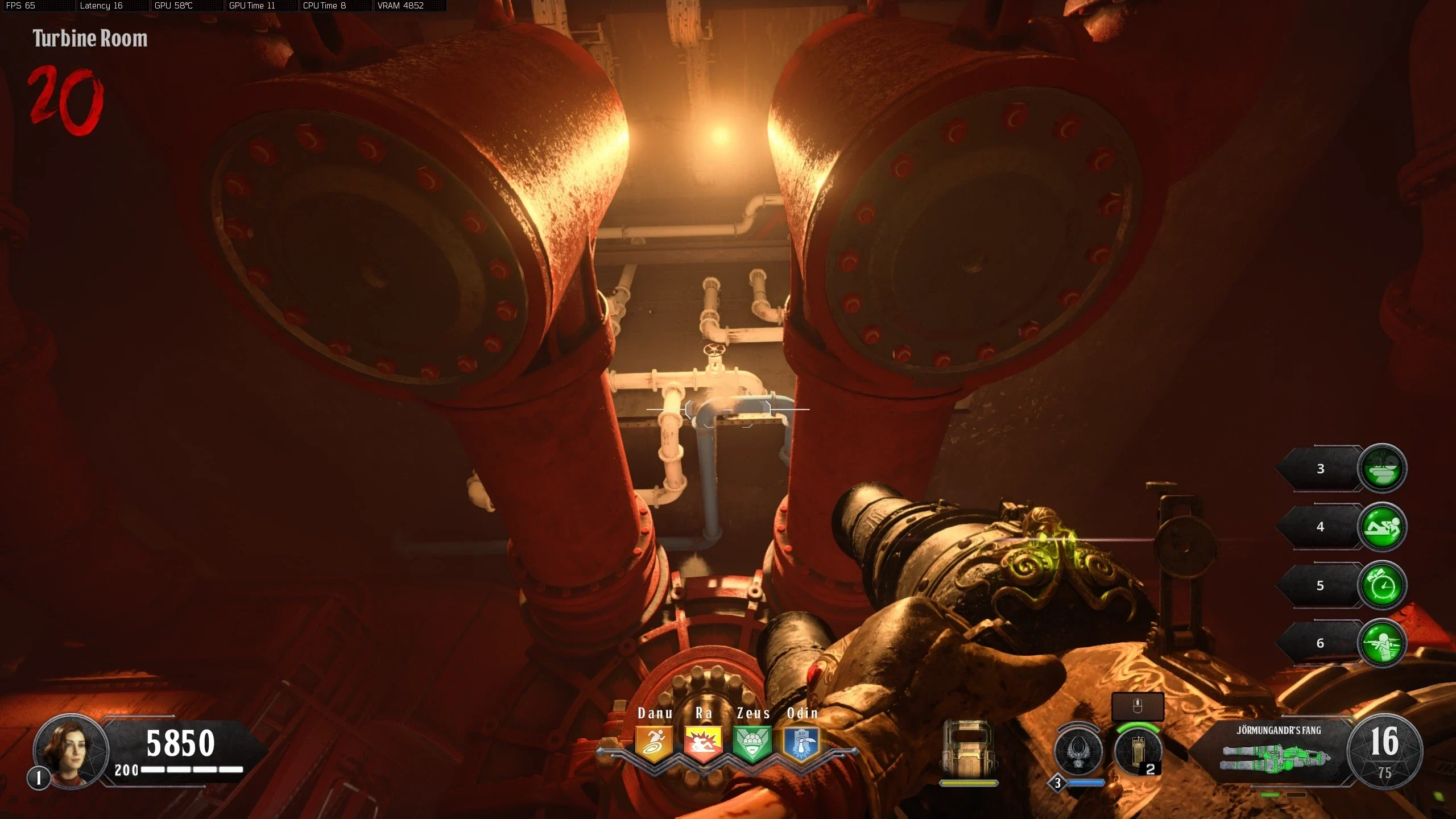
Task: Select the Danu perk icon
Action: tap(653, 743)
